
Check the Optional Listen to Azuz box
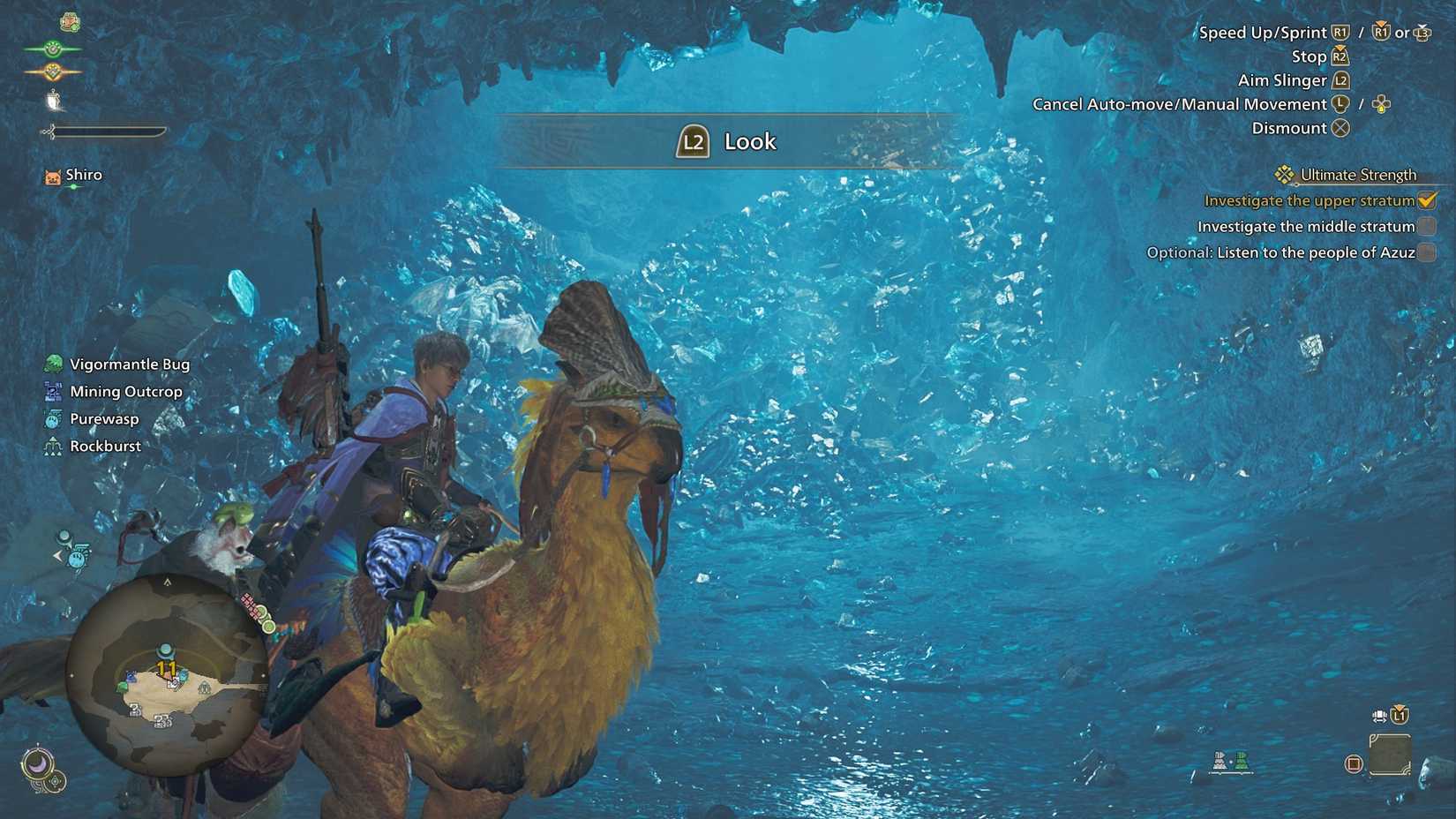(1426, 252)
